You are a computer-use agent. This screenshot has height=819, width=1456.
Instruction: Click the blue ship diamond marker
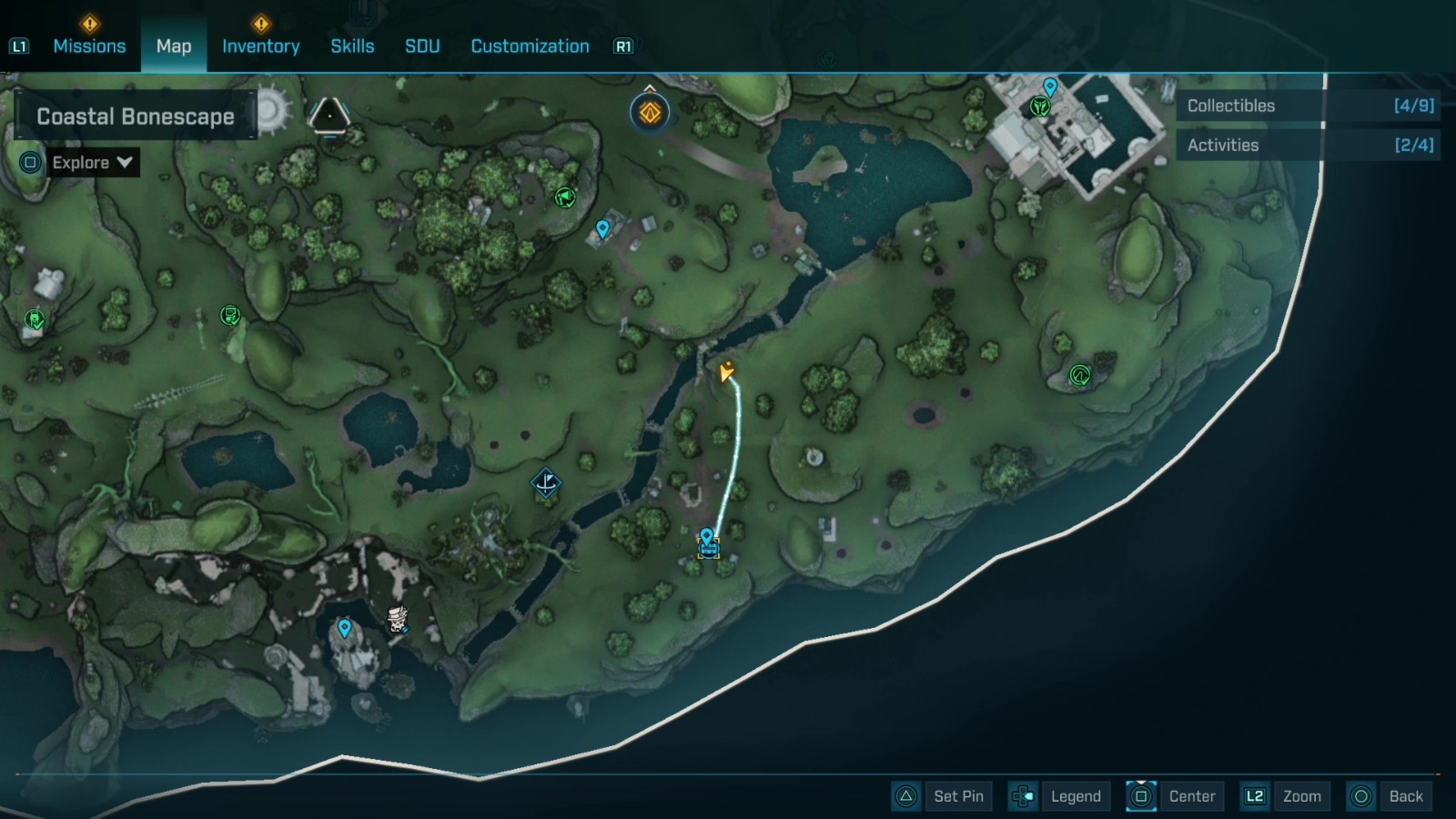(546, 483)
